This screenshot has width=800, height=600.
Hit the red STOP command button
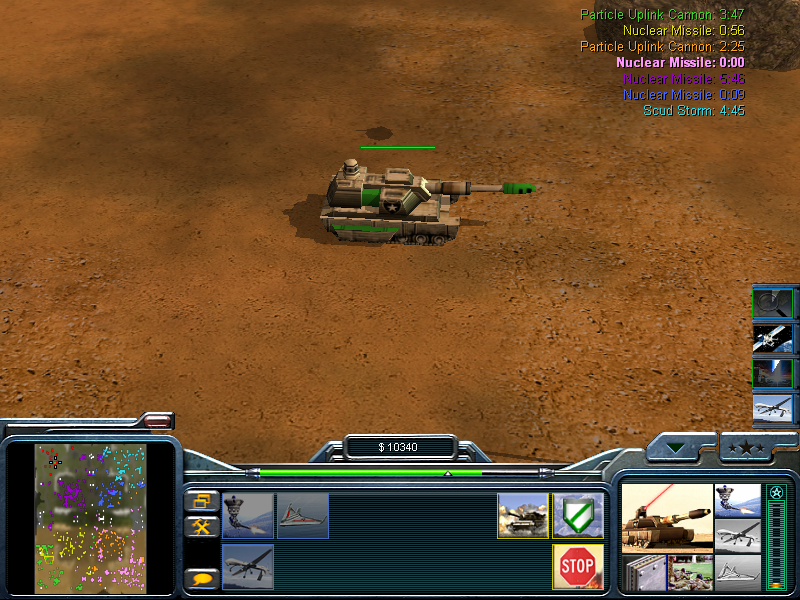point(577,567)
